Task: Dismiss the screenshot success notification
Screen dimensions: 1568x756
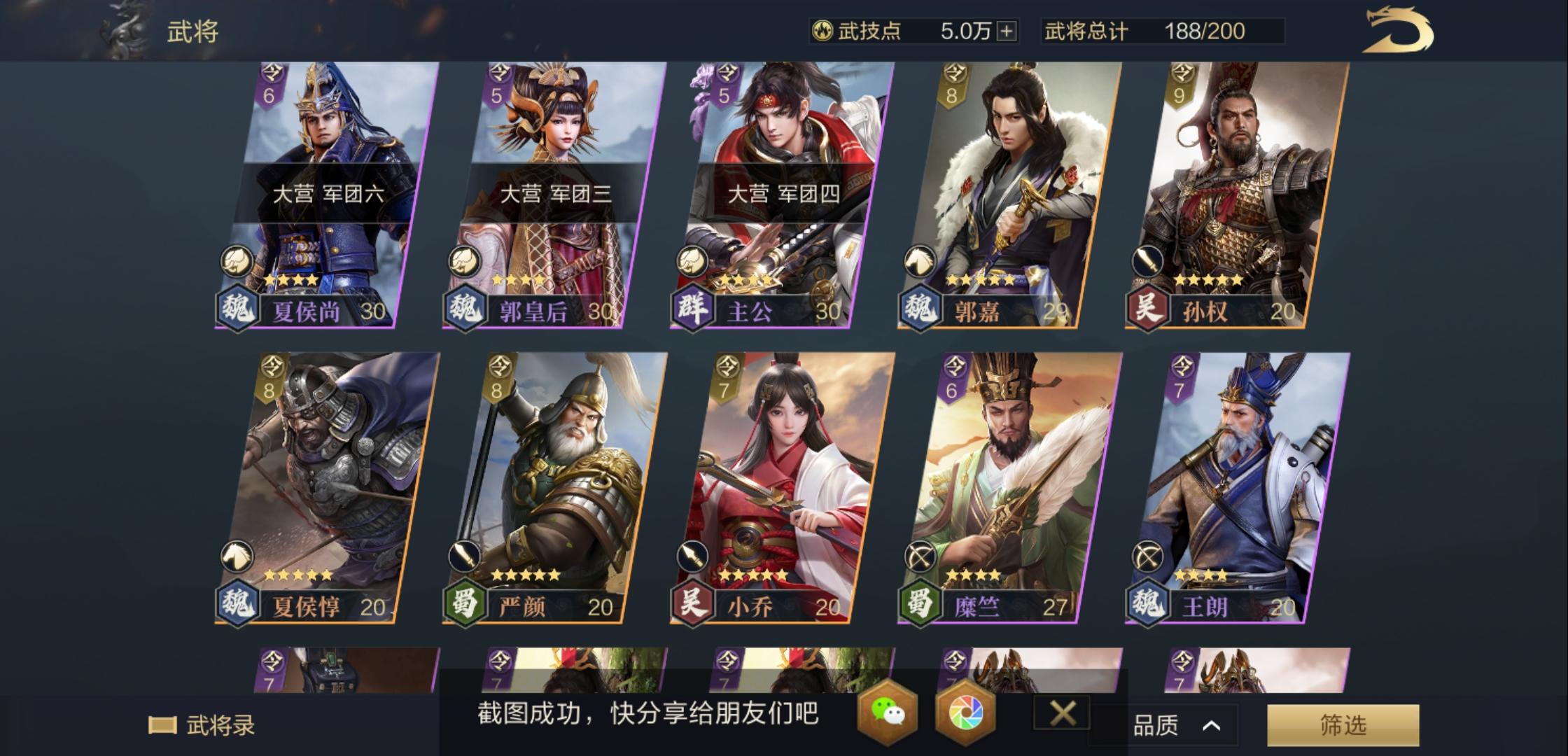Action: pyautogui.click(x=1064, y=714)
